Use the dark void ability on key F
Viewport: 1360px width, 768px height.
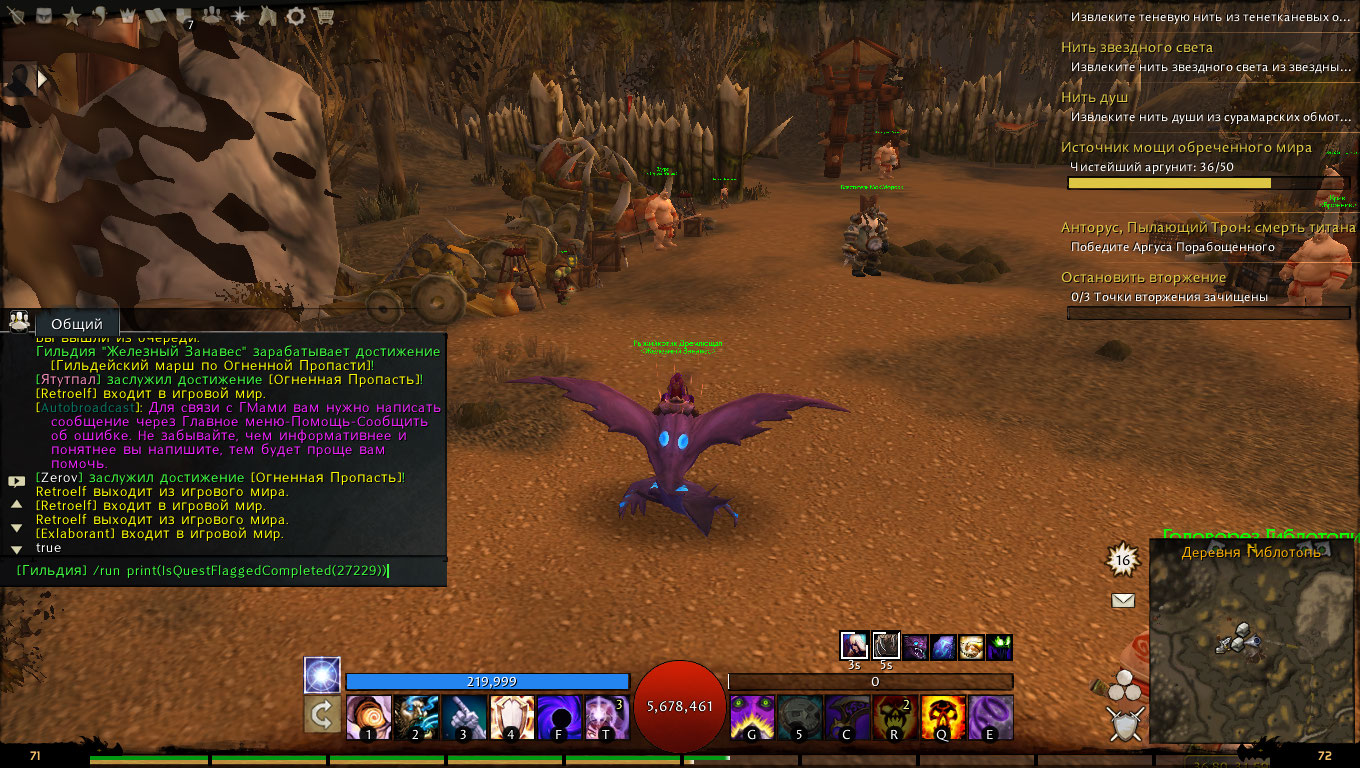coord(559,717)
